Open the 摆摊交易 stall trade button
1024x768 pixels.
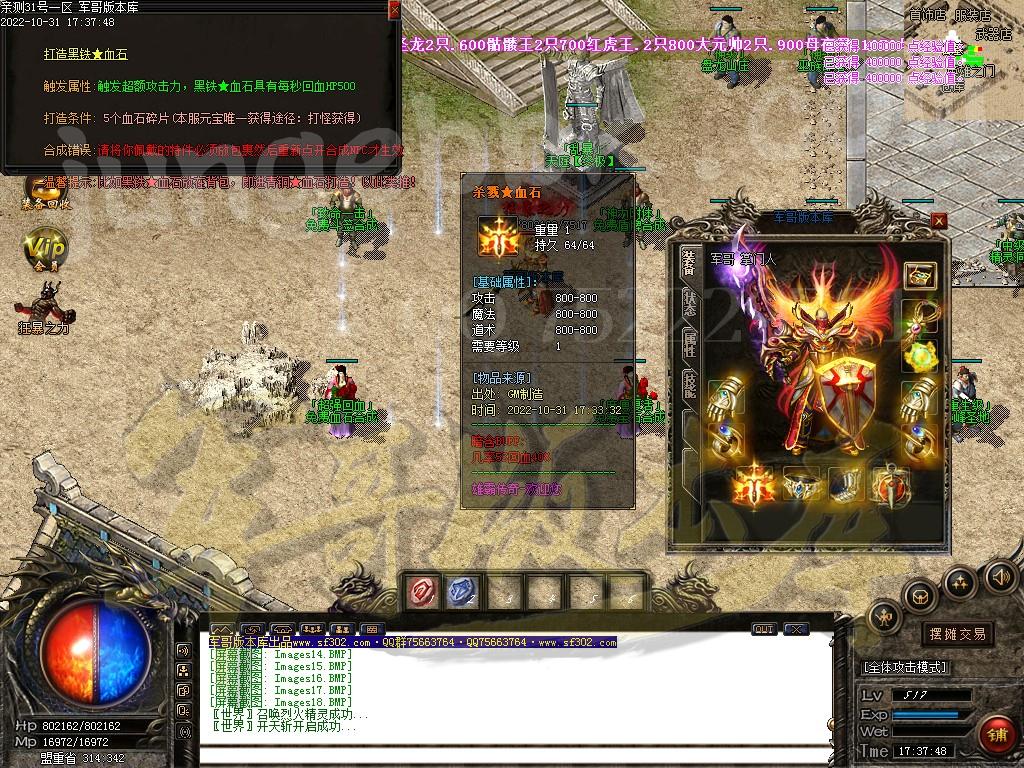pos(956,633)
